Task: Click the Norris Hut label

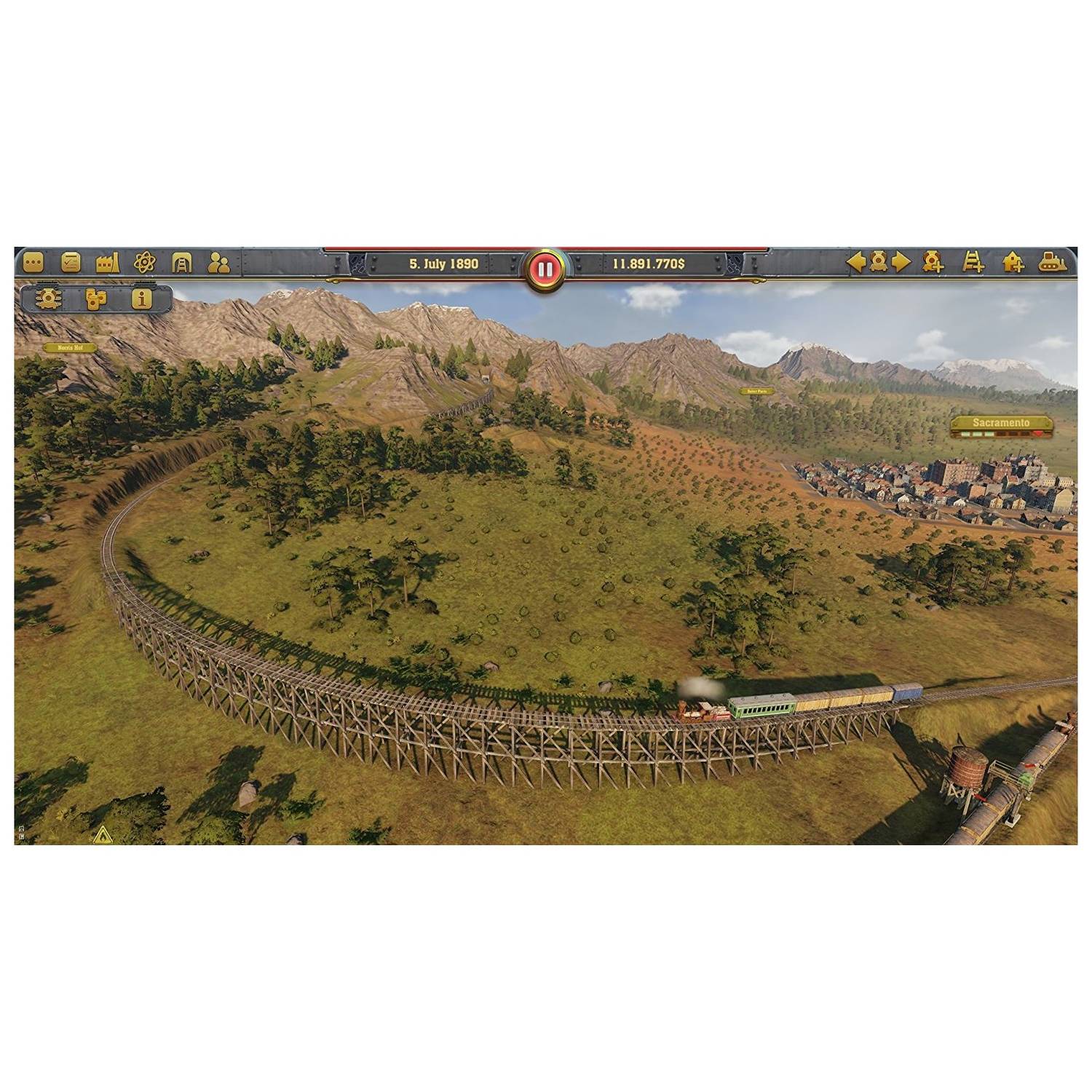Action: coord(71,347)
